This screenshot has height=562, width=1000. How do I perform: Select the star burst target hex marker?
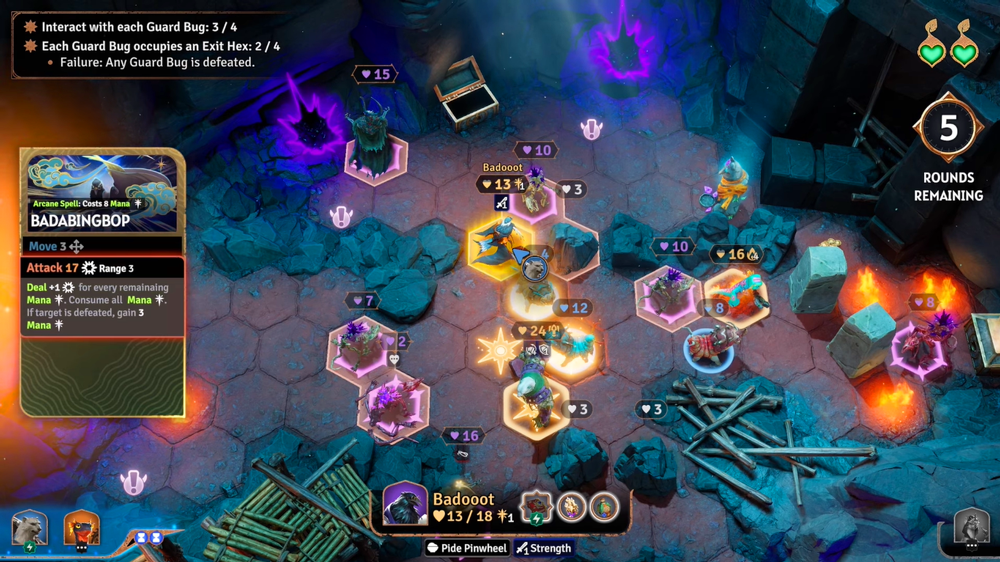click(x=497, y=351)
